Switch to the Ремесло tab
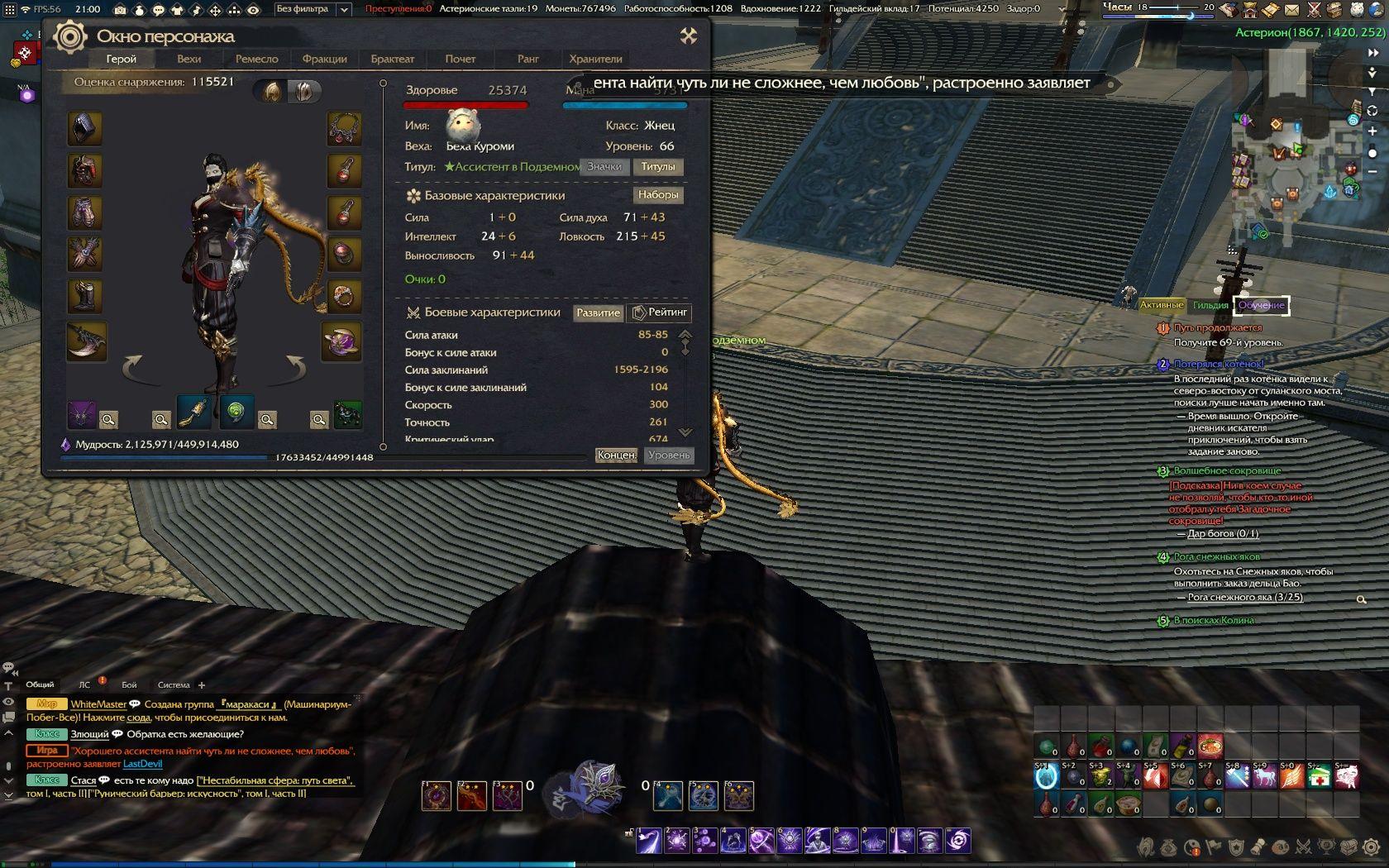This screenshot has width=1389, height=868. (x=256, y=59)
